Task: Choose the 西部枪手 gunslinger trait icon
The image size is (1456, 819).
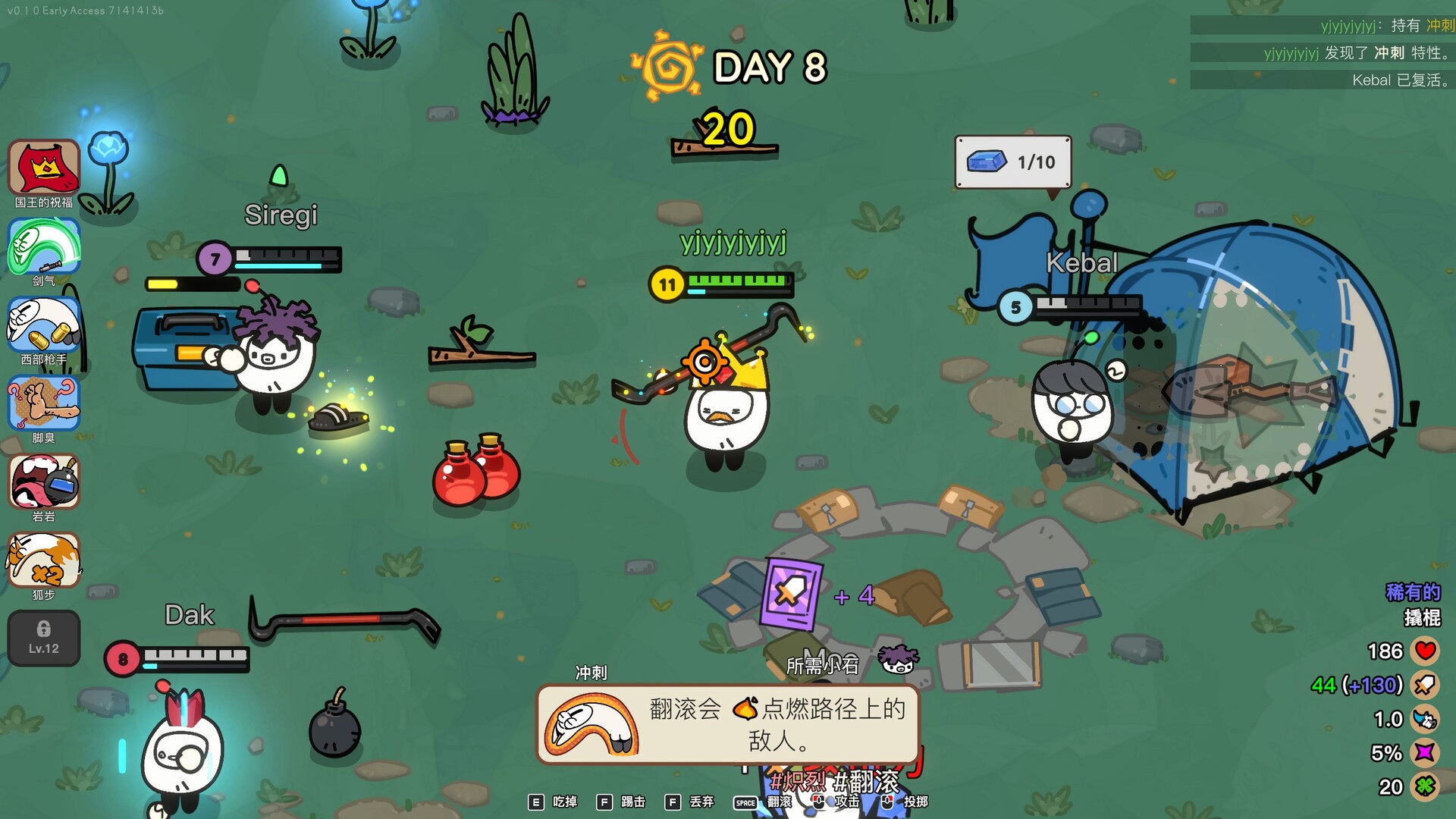Action: click(44, 325)
